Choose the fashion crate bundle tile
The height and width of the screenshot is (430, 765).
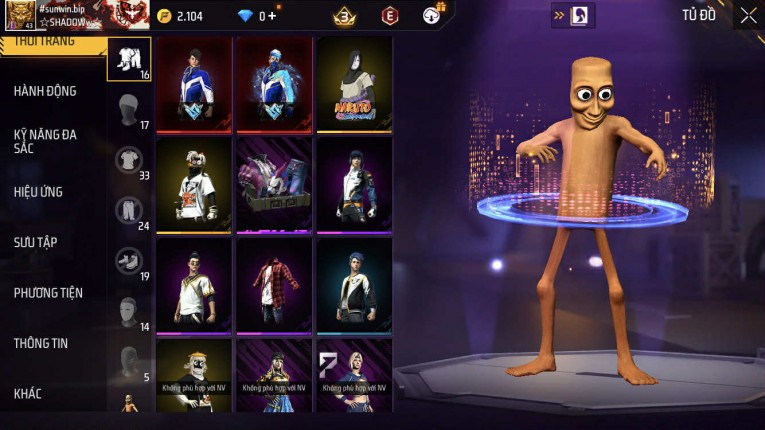[x=274, y=185]
